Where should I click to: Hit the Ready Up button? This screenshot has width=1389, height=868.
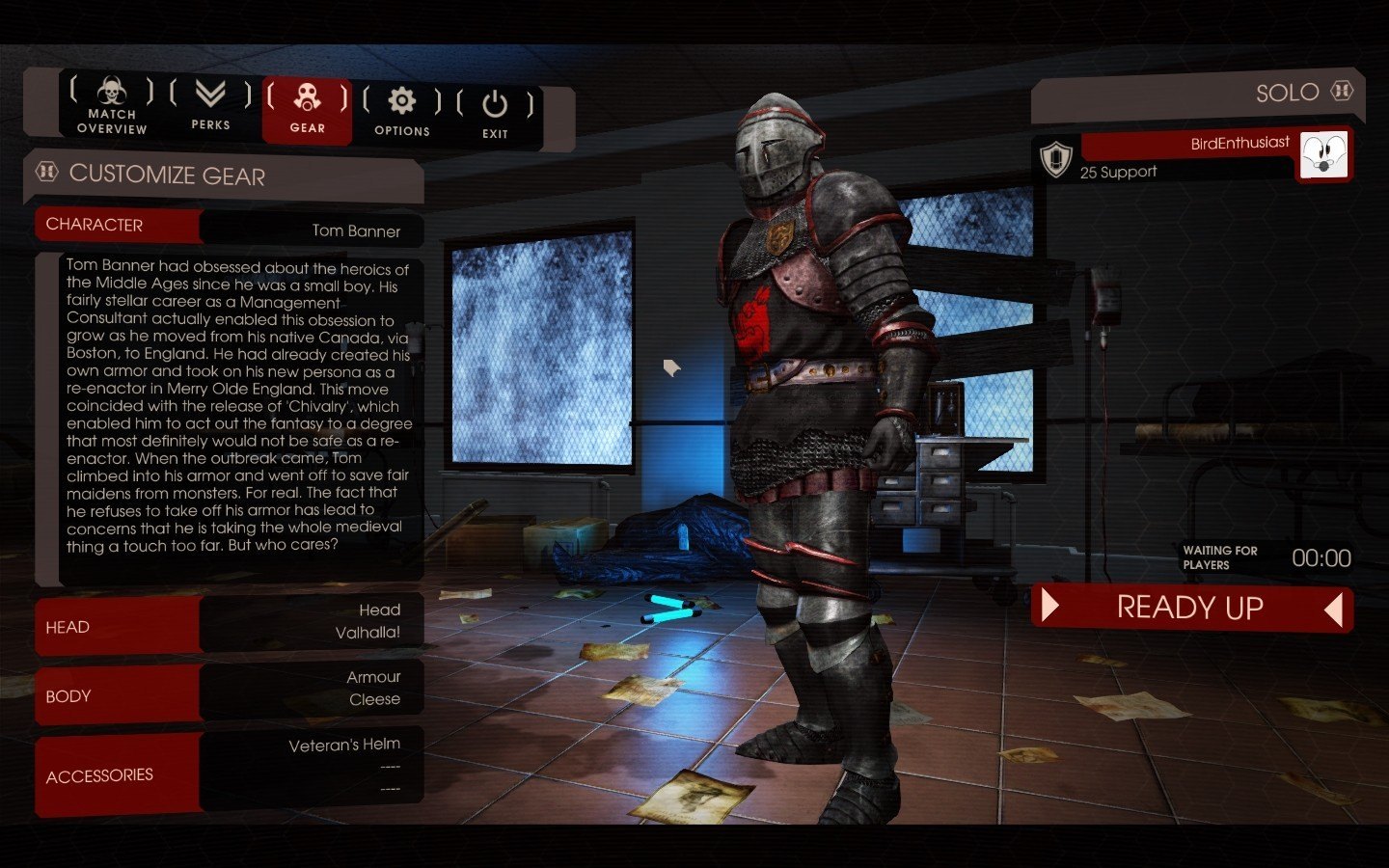point(1191,608)
